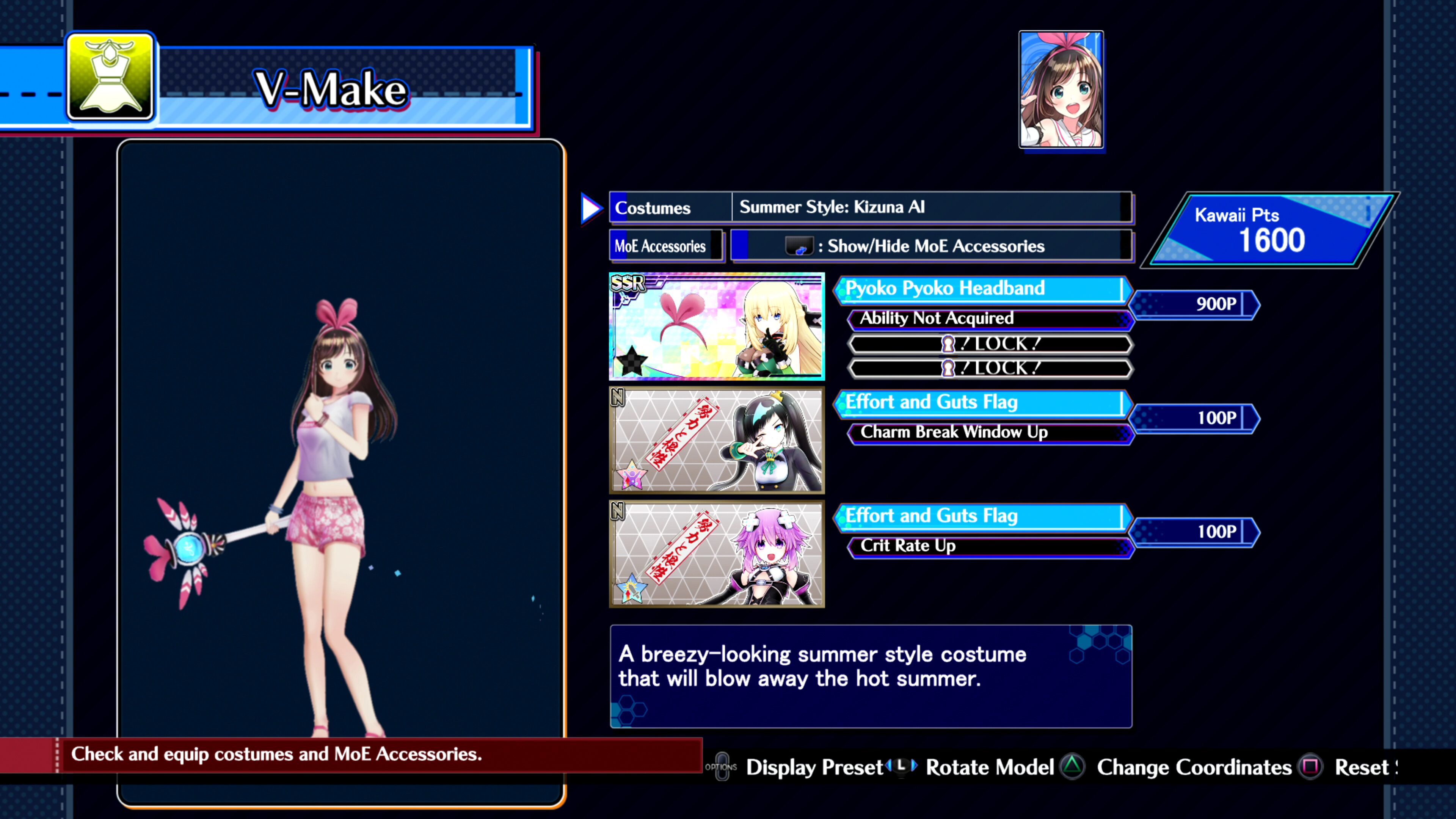Cycle Display Preset using the L indicator
Image resolution: width=1456 pixels, height=819 pixels.
(902, 767)
